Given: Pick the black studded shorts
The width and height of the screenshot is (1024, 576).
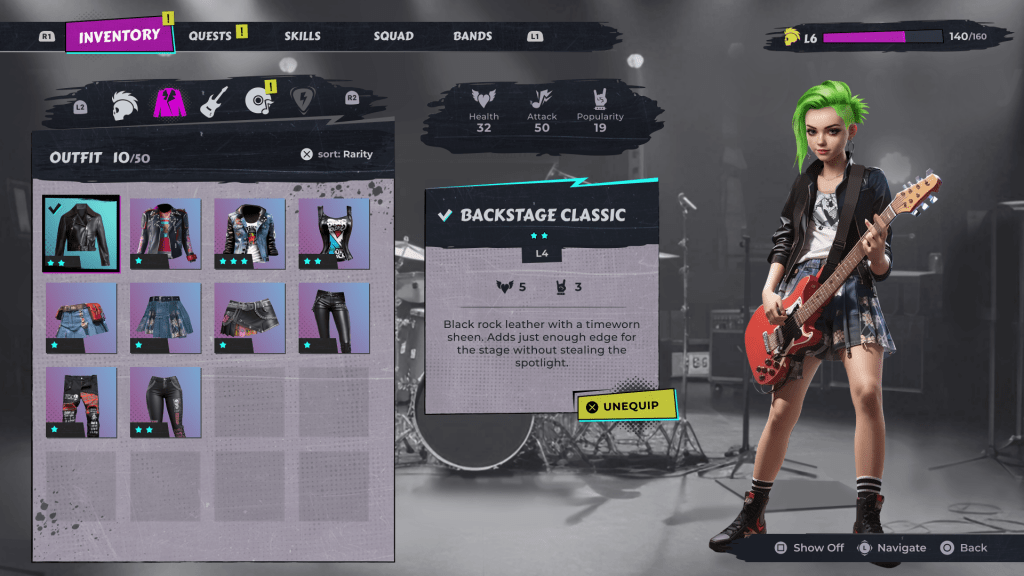Looking at the screenshot, I should pyautogui.click(x=249, y=317).
